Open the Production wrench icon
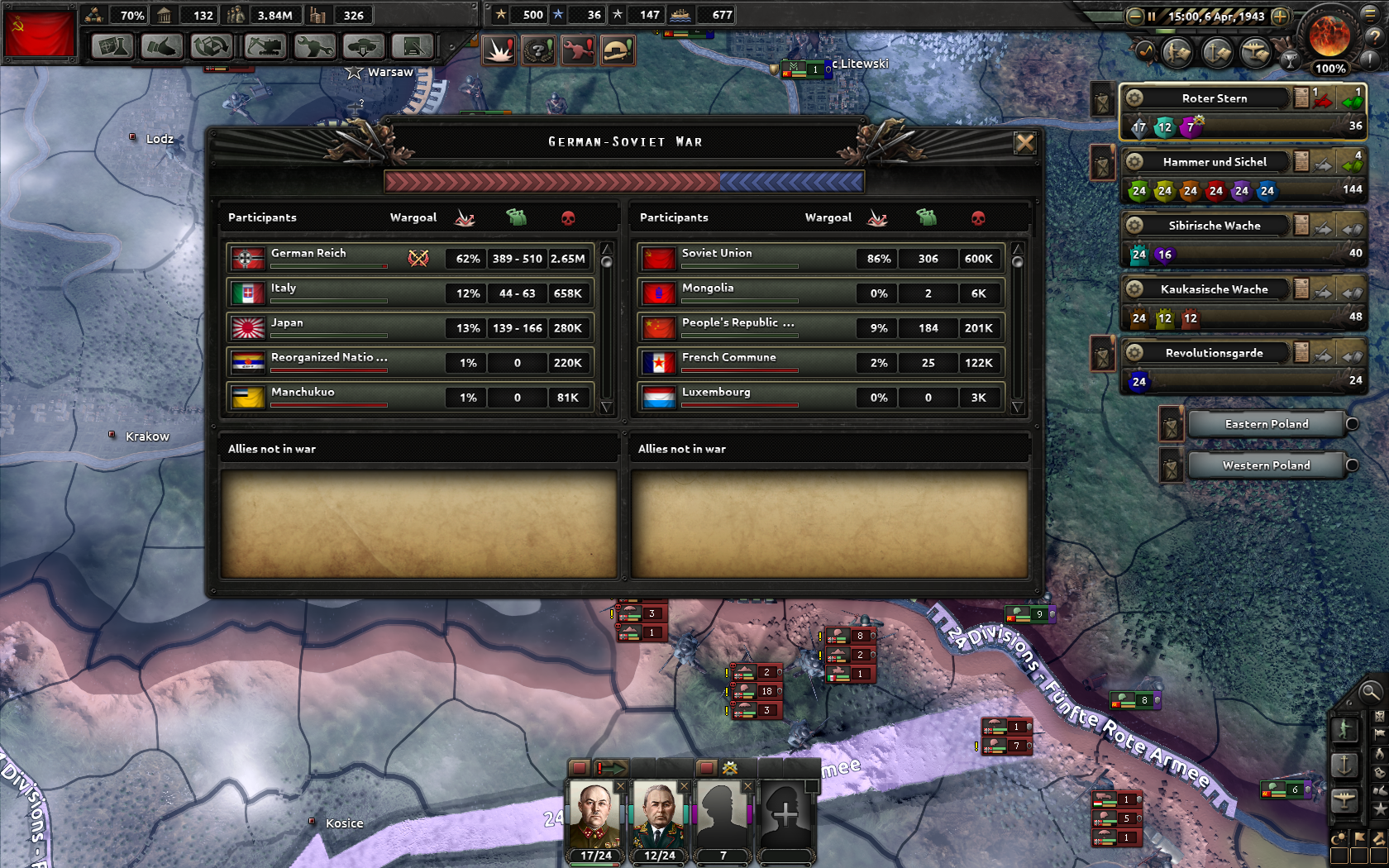This screenshot has height=868, width=1389. (313, 47)
